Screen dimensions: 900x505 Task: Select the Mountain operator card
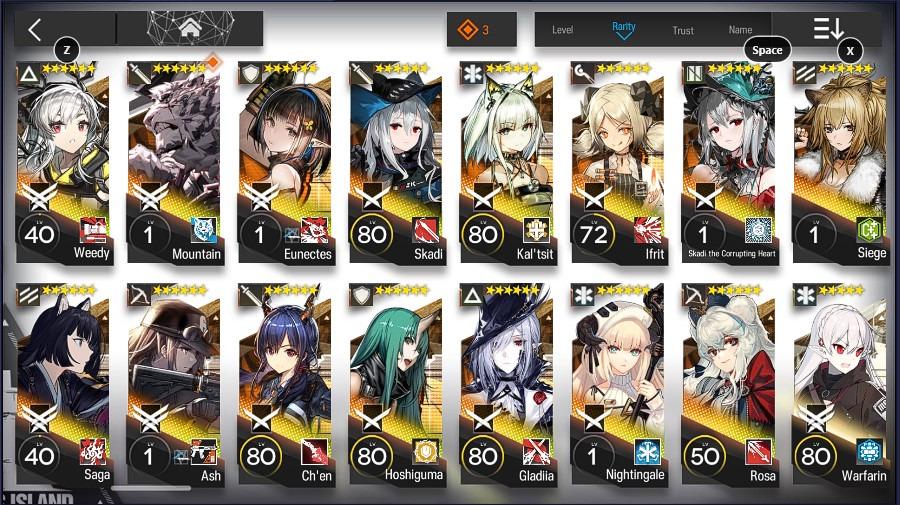(174, 160)
